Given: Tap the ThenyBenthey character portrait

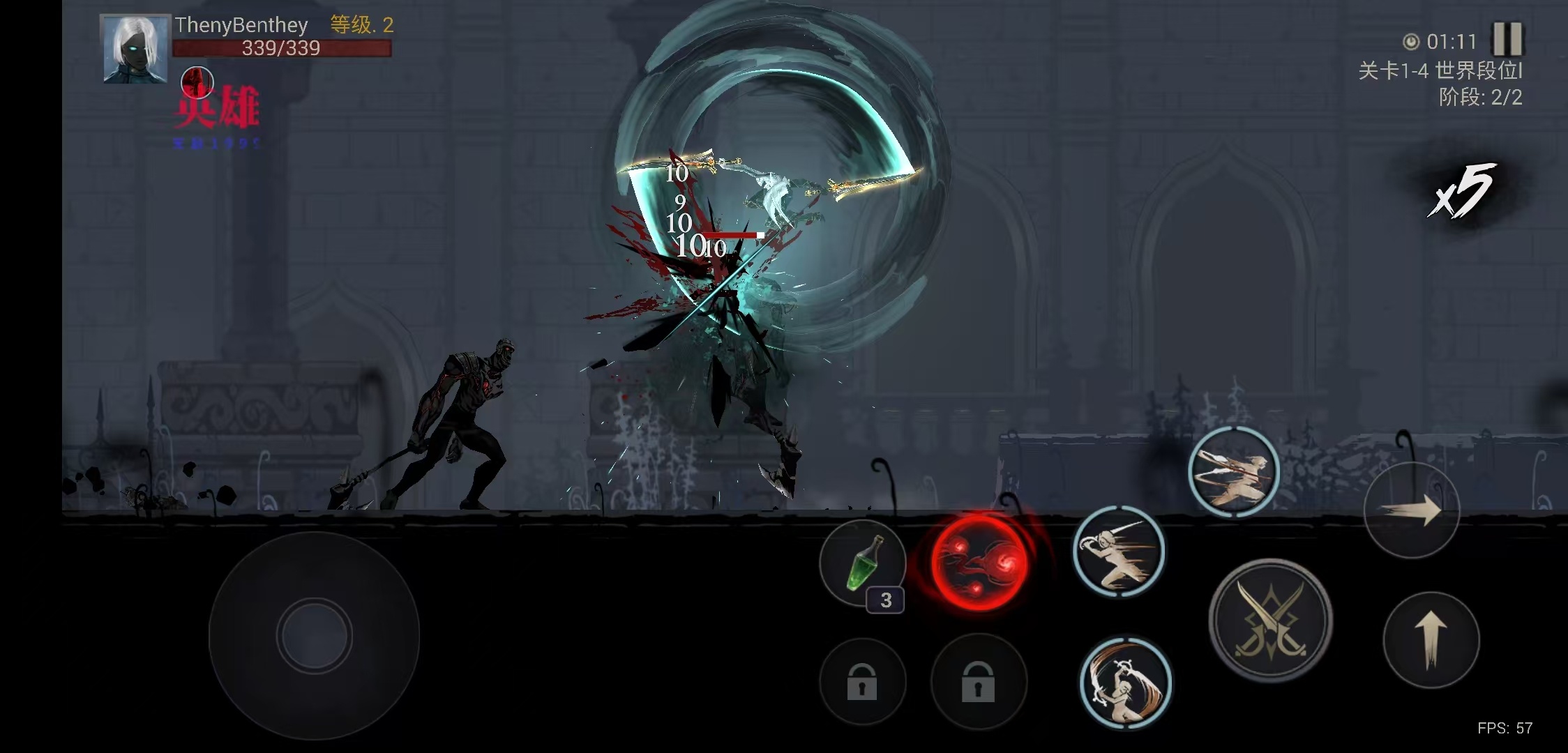Looking at the screenshot, I should point(135,49).
